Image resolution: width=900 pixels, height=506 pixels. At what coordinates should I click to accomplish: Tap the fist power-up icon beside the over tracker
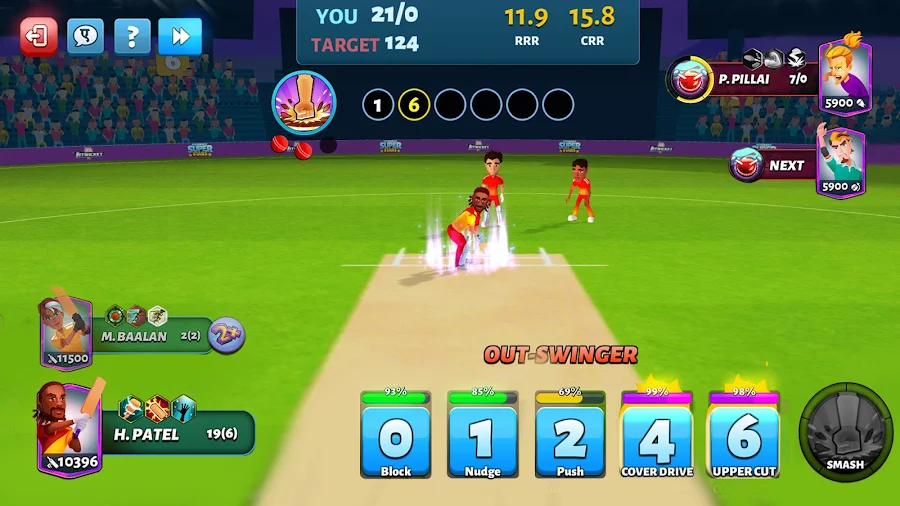coord(303,103)
